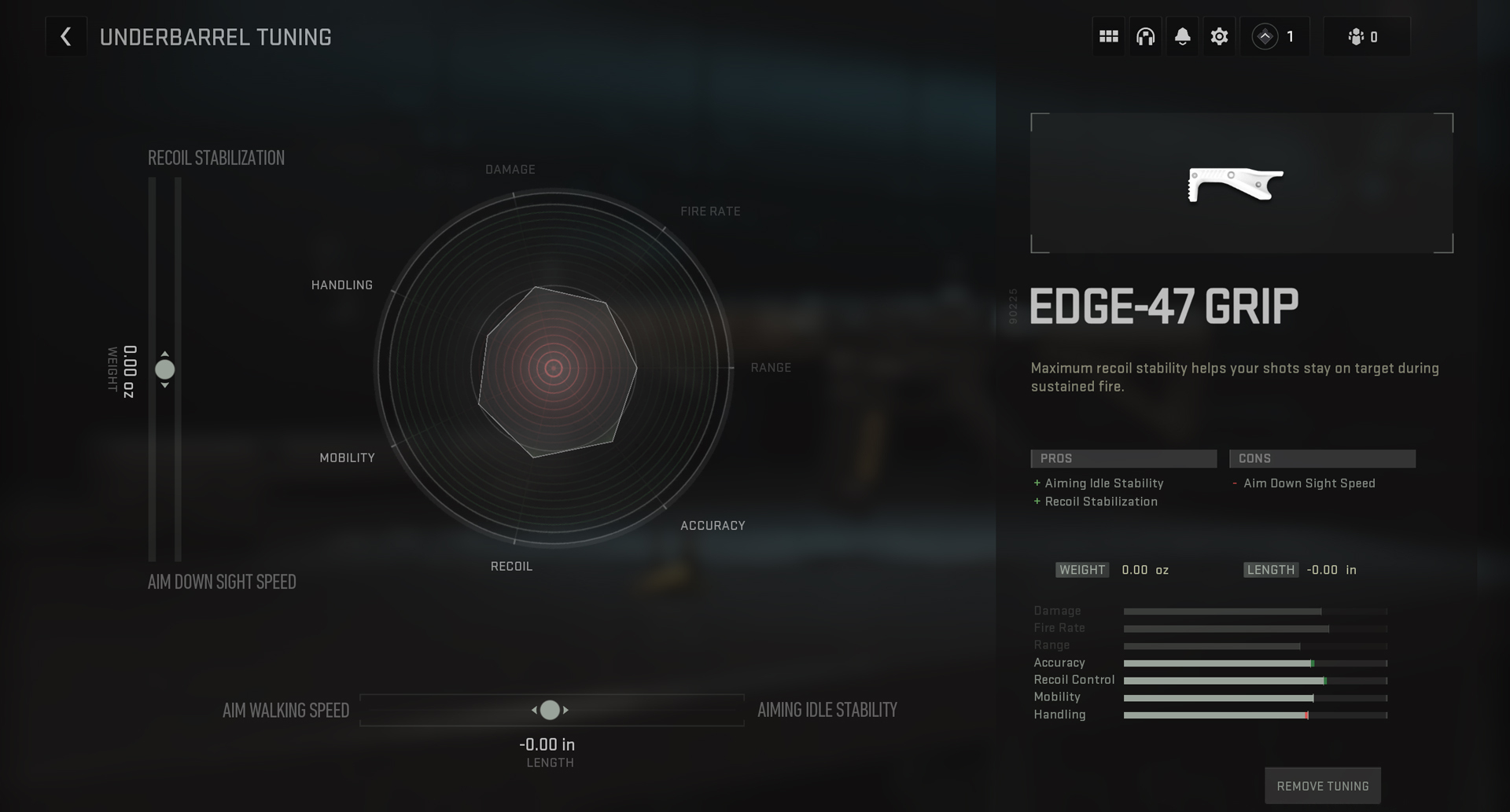Click the weight slider handle
Viewport: 1510px width, 812px height.
coord(165,369)
